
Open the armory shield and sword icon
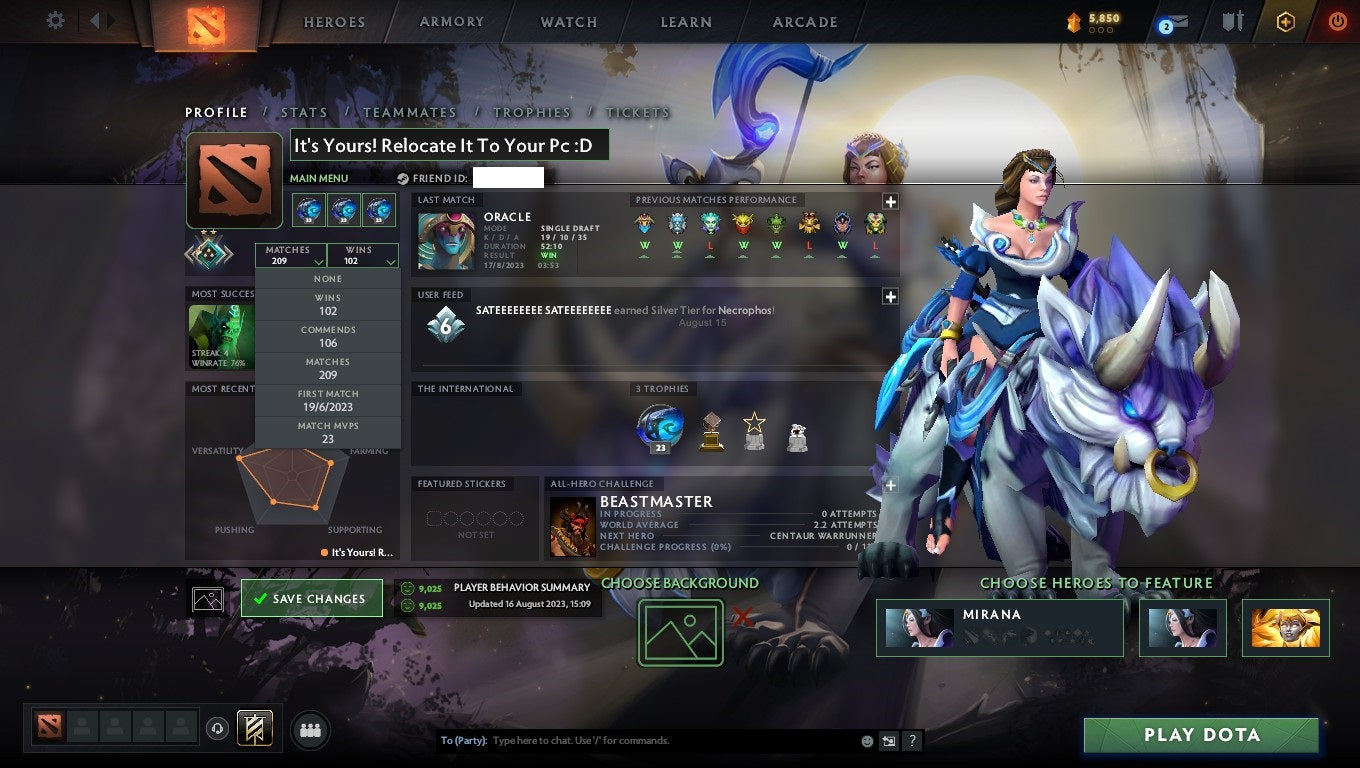[1231, 21]
